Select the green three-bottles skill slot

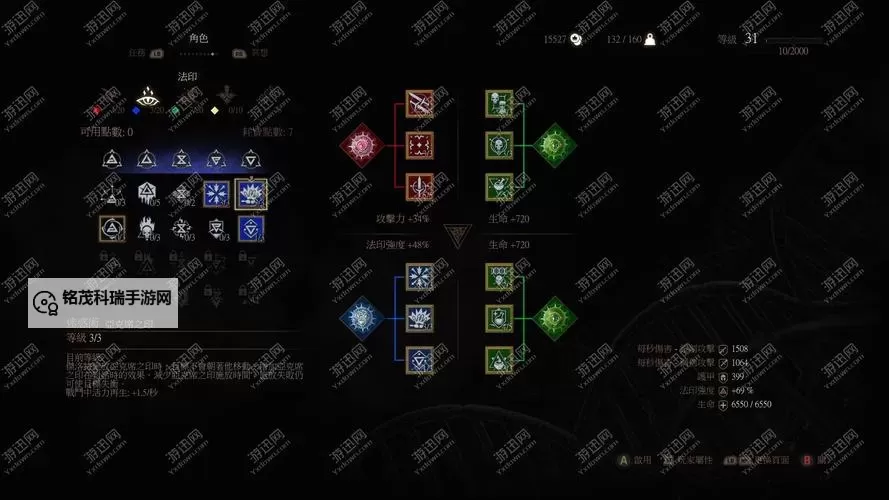coord(499,277)
